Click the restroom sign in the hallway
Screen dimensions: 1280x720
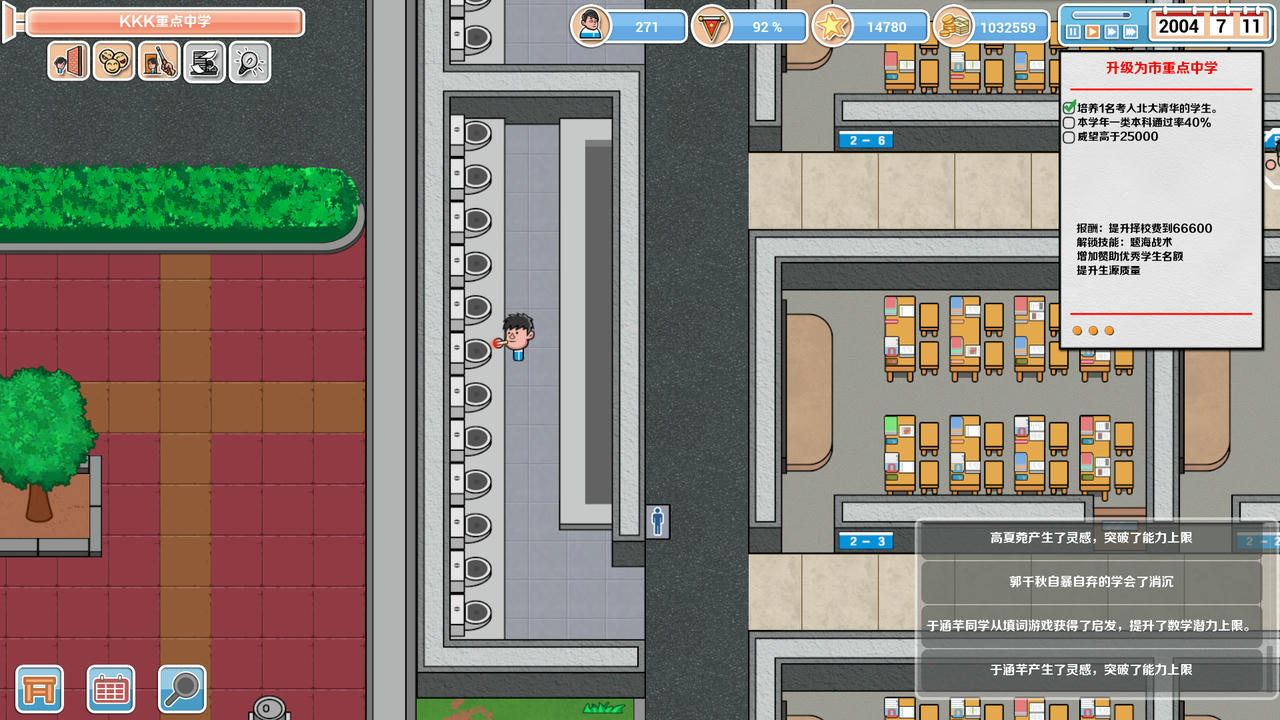point(660,521)
